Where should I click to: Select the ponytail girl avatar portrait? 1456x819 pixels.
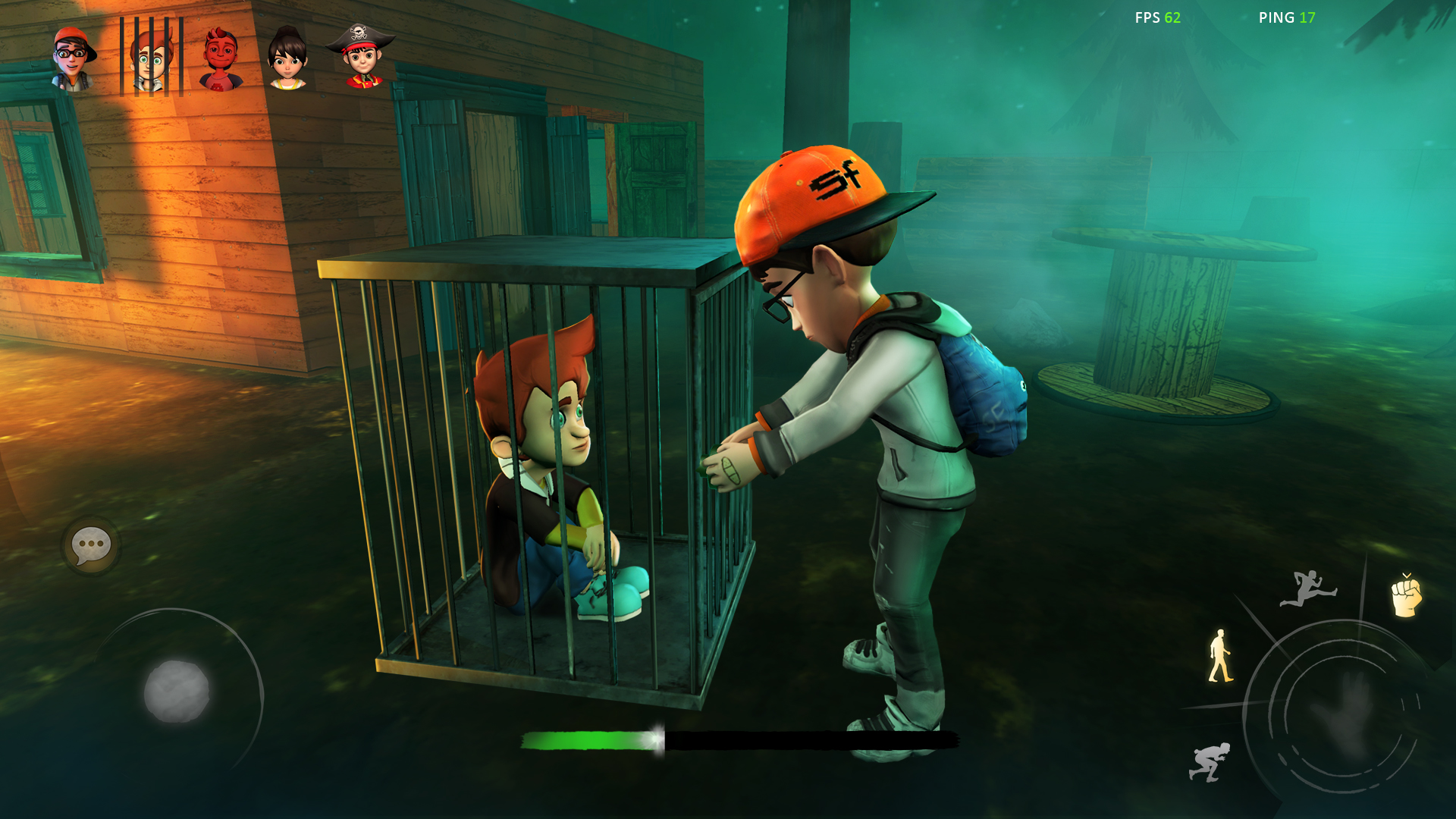tap(288, 57)
